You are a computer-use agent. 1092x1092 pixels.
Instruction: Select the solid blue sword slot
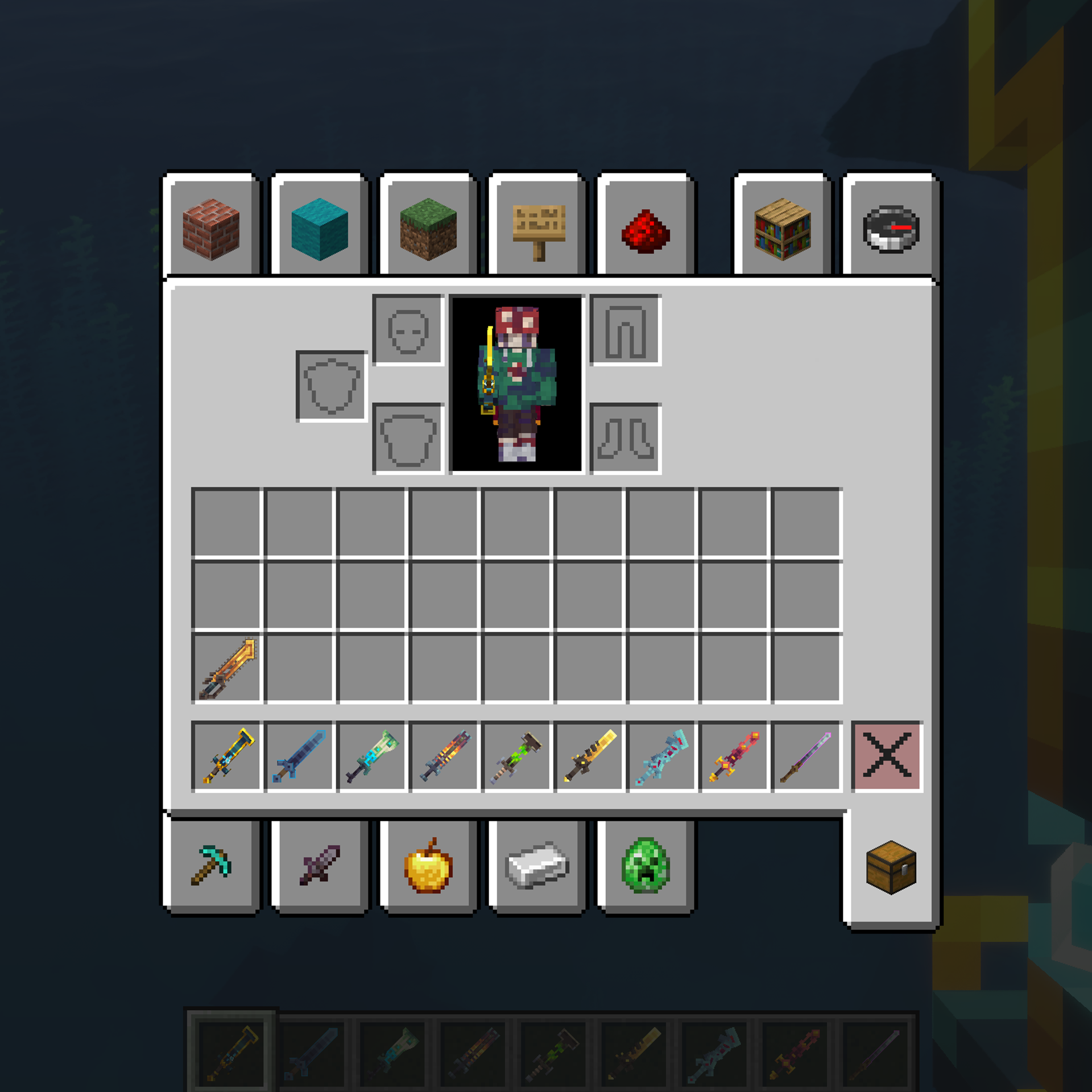(x=299, y=756)
